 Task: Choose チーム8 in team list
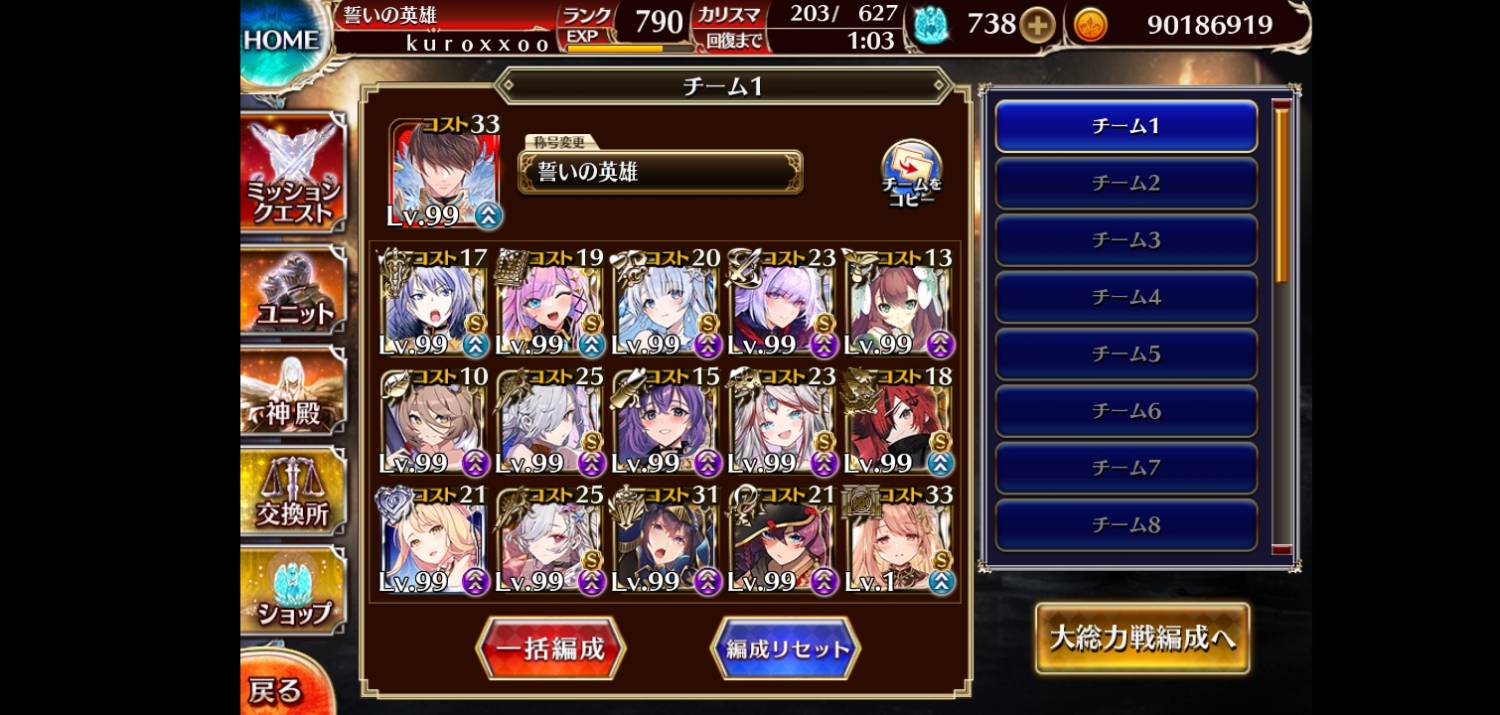(x=1126, y=524)
